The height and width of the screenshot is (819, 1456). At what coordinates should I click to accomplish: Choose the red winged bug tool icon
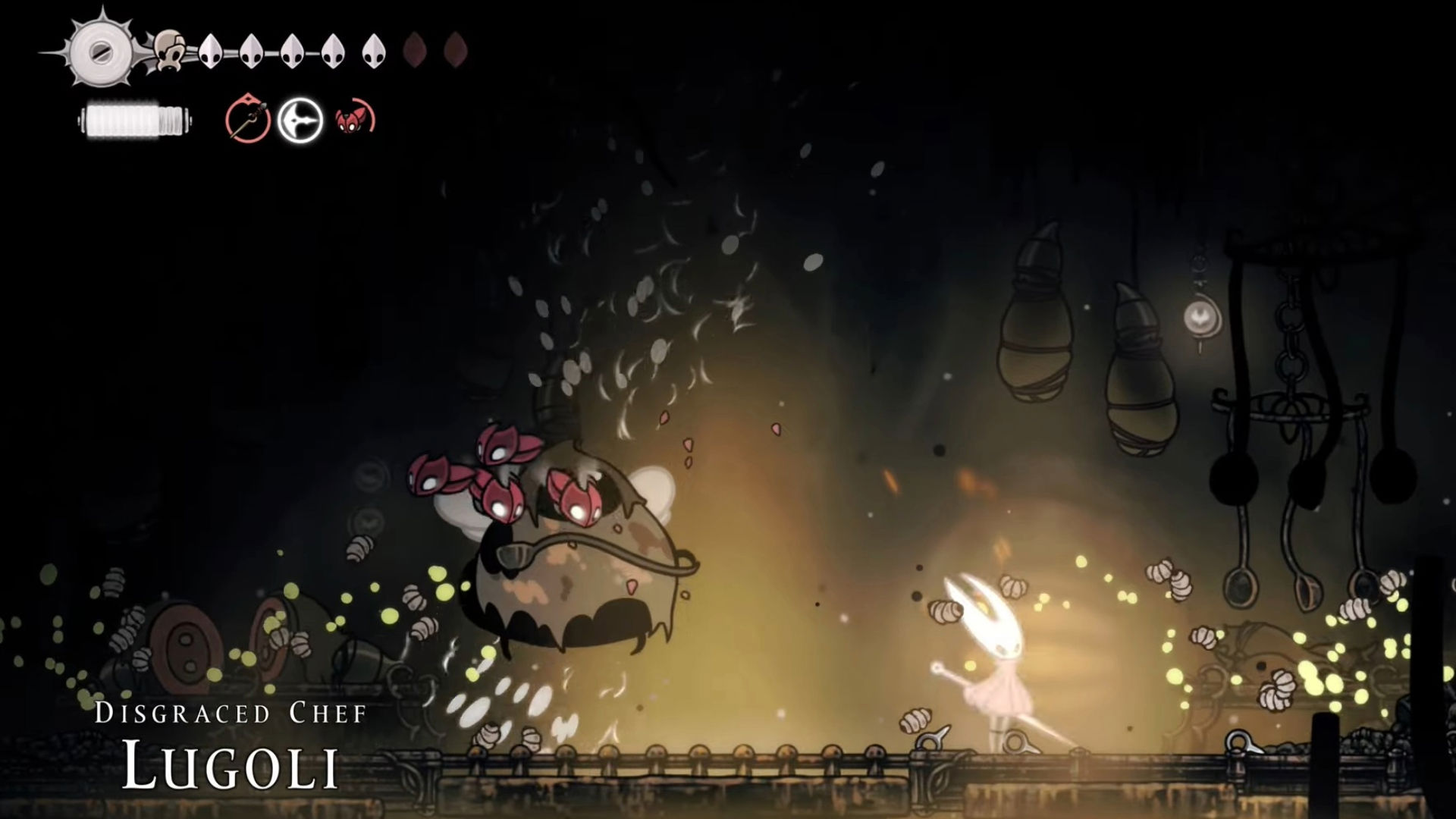[x=354, y=120]
